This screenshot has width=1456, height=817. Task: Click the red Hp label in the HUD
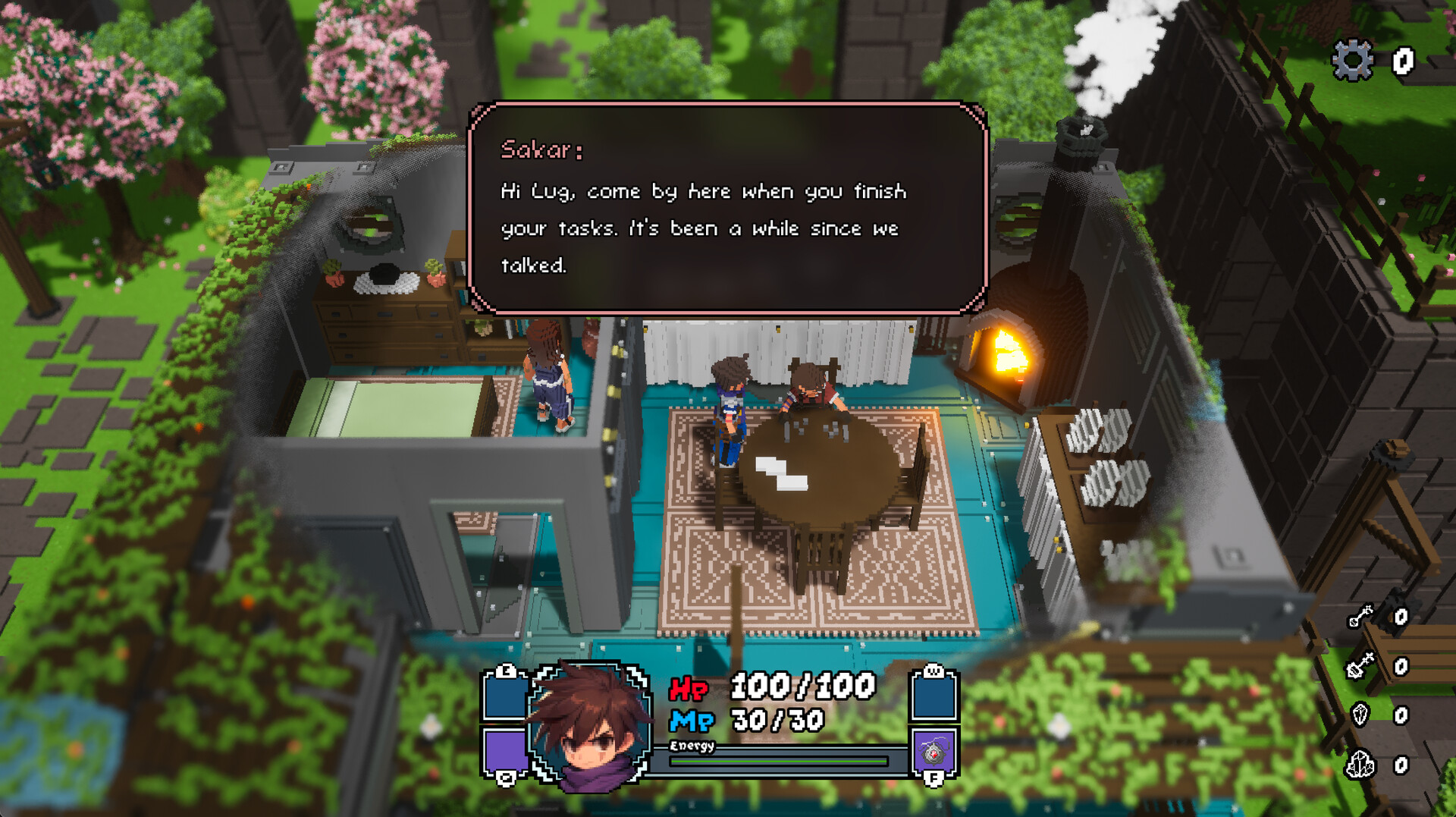coord(690,690)
